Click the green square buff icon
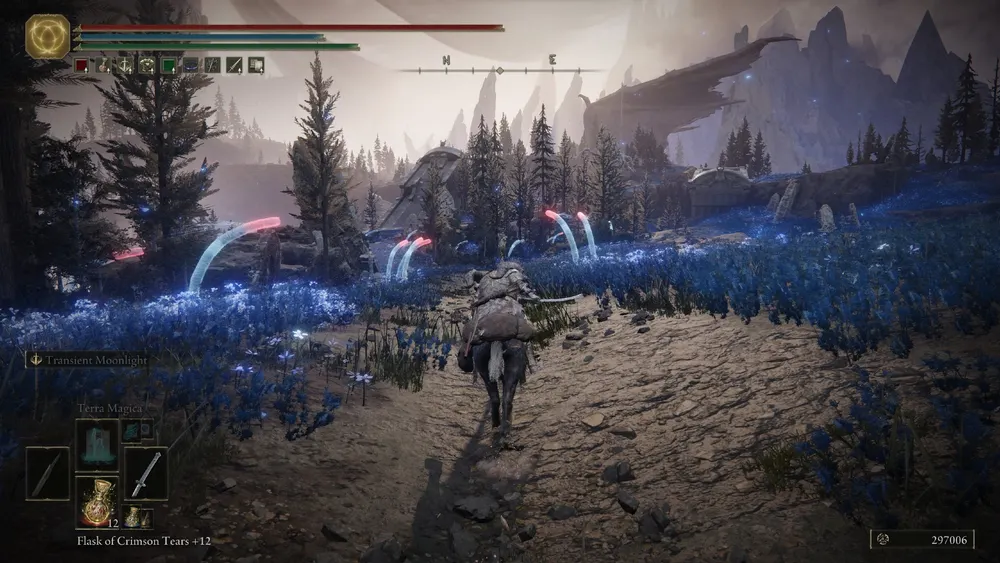Viewport: 1000px width, 563px height. 169,65
